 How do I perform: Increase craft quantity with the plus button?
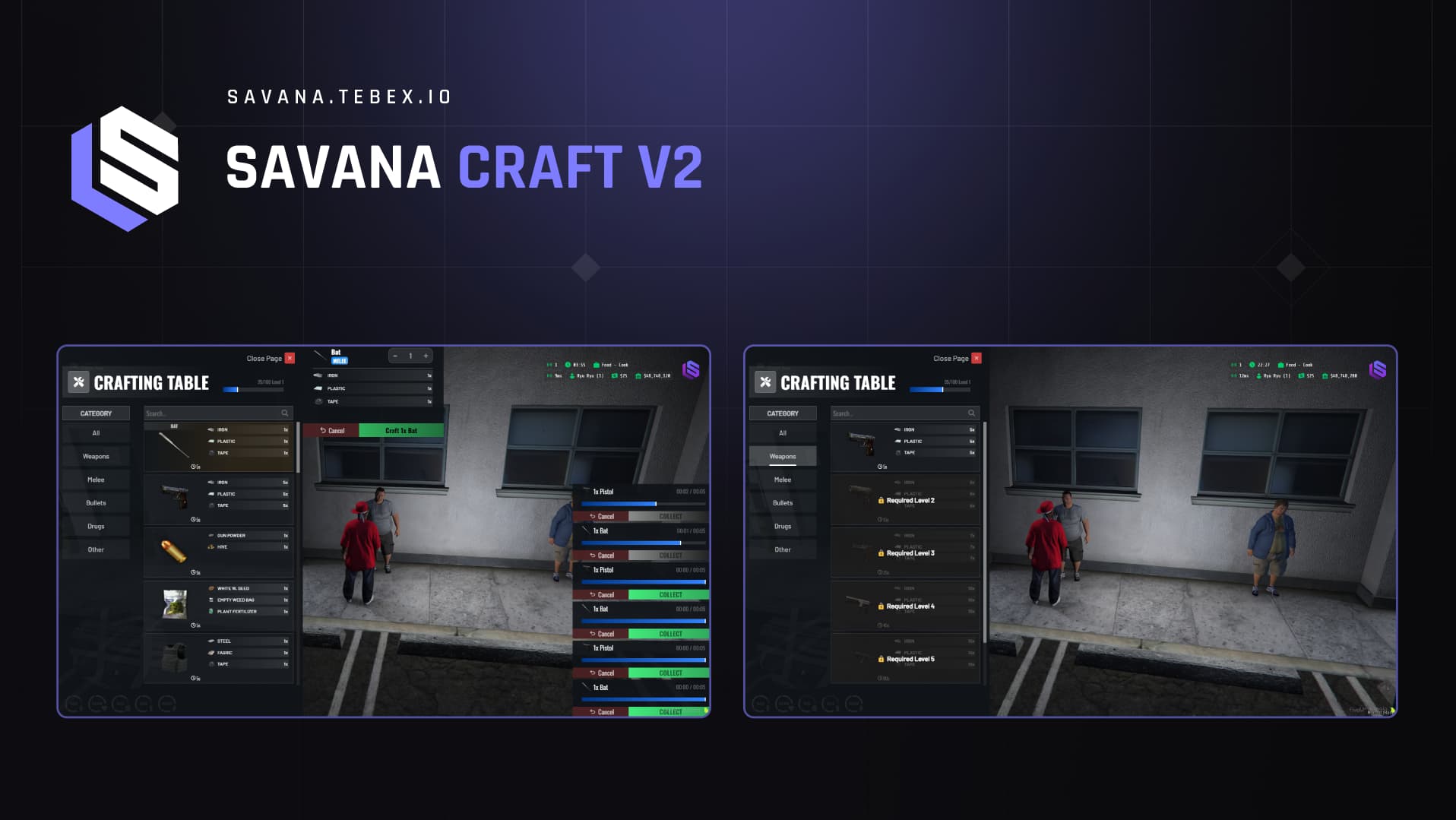coord(426,356)
